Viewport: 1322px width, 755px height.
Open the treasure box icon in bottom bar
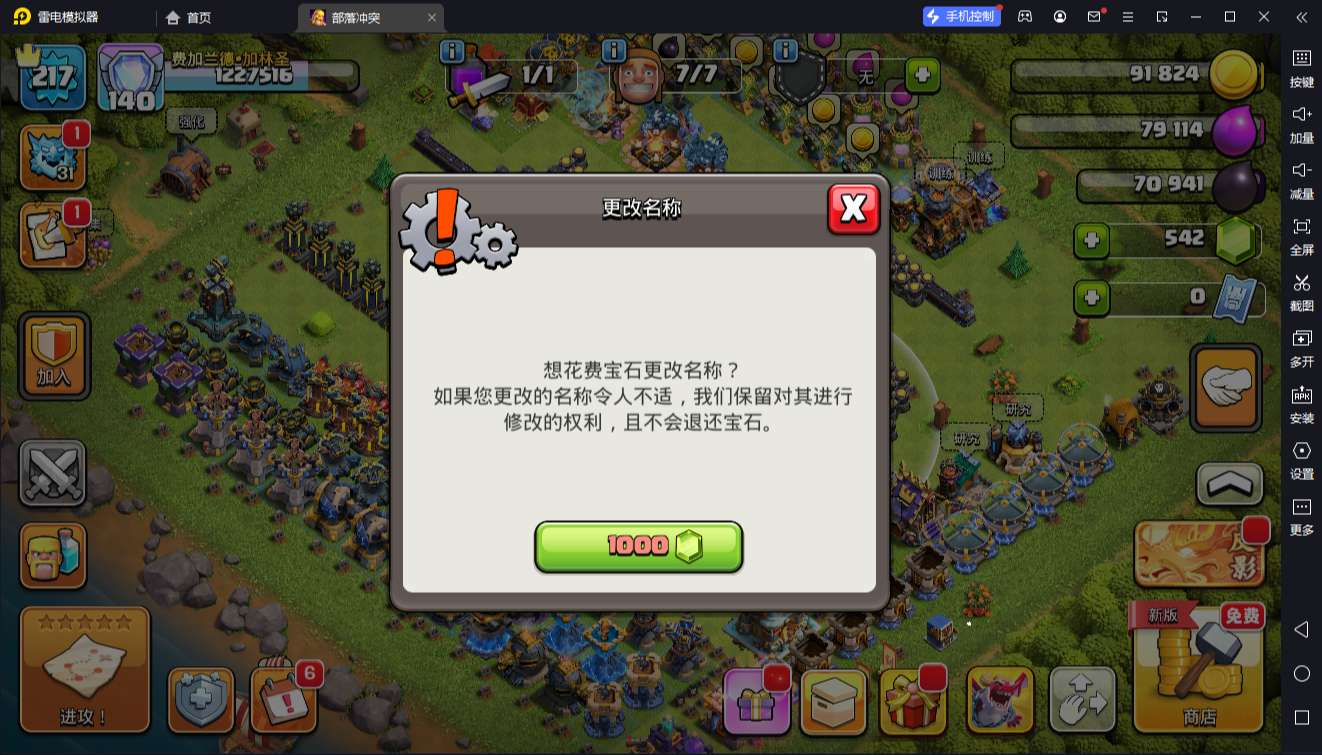(x=834, y=701)
